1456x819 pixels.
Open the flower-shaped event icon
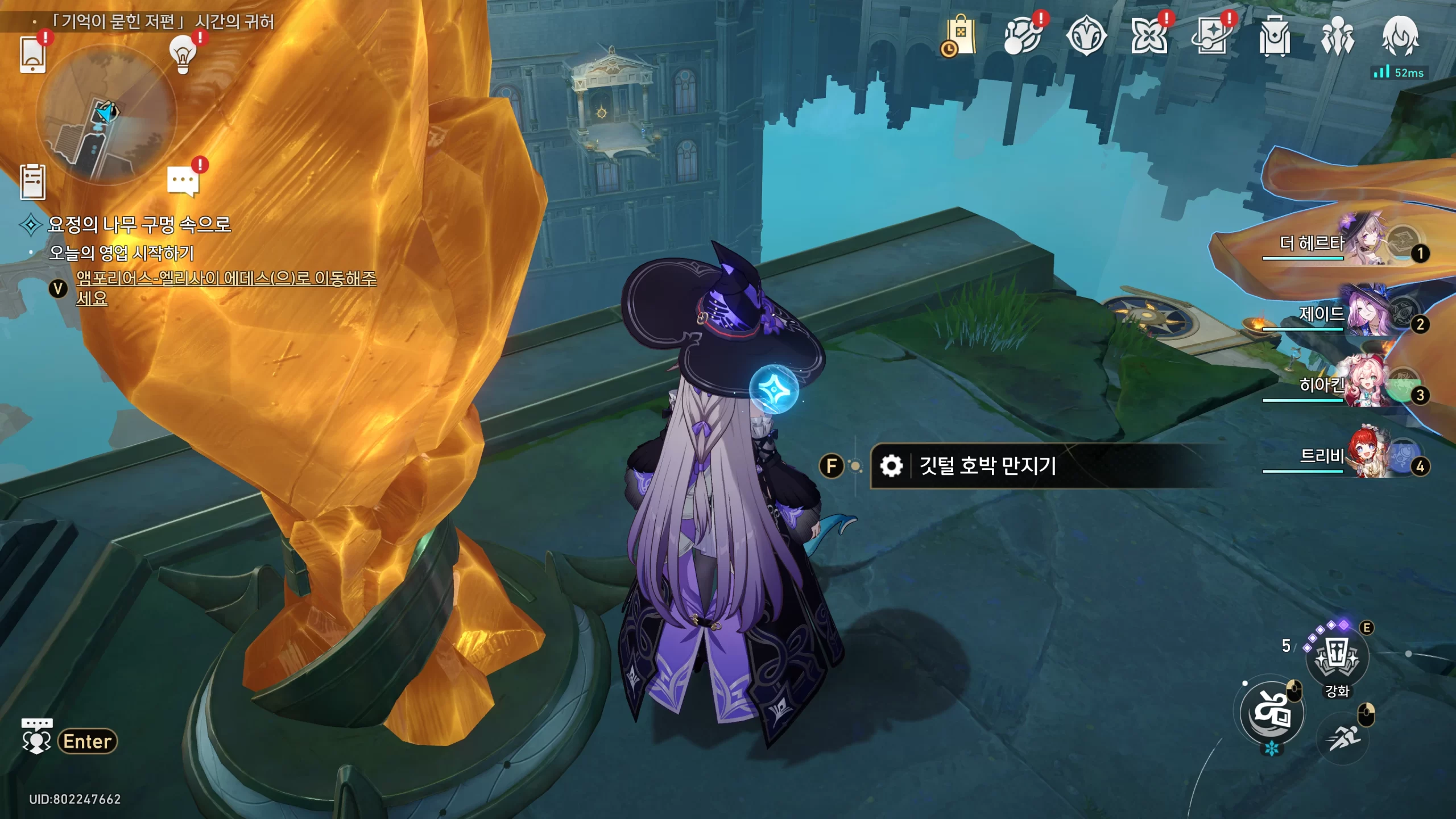click(x=1149, y=36)
